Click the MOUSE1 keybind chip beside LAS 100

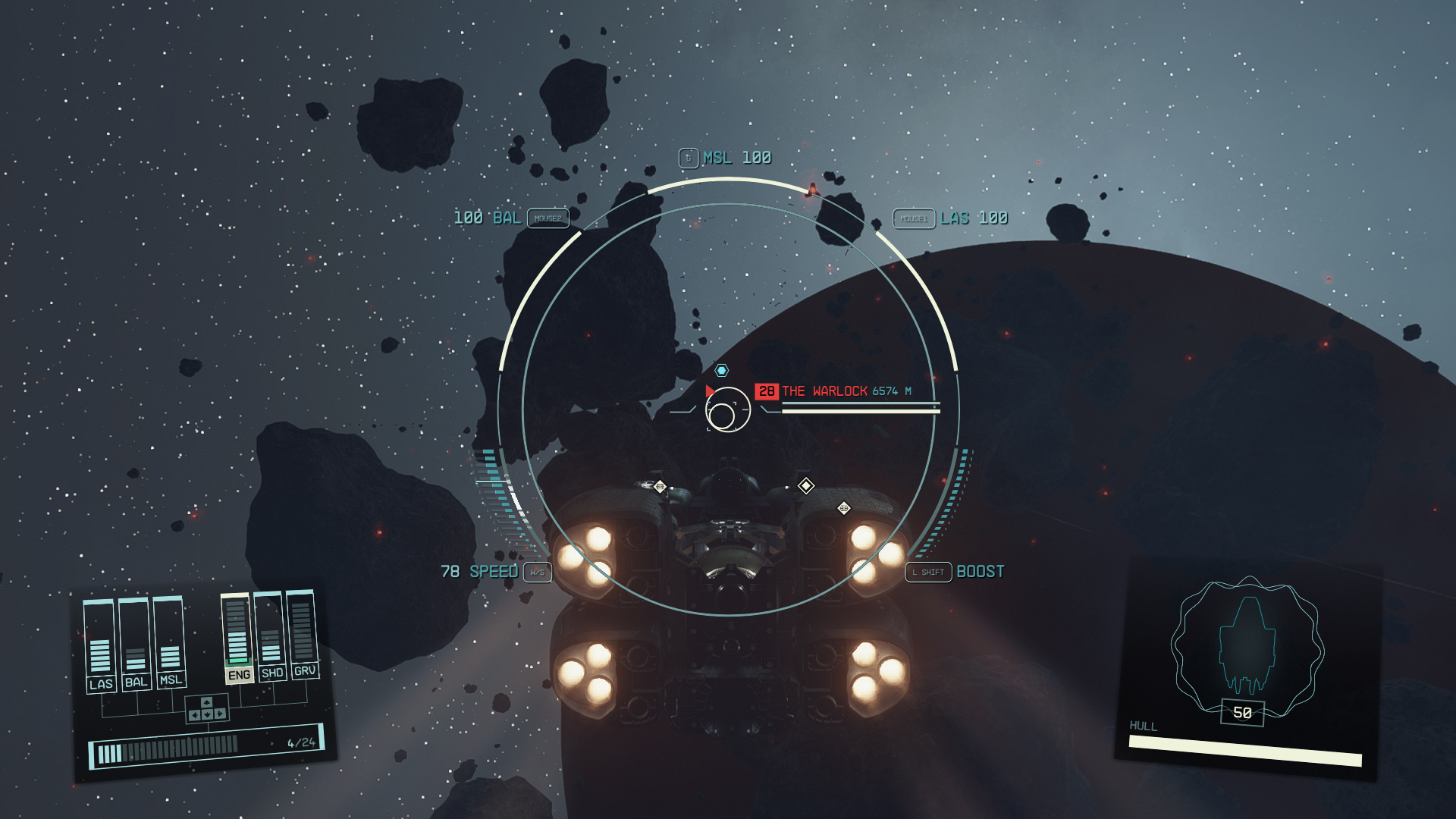[x=915, y=218]
